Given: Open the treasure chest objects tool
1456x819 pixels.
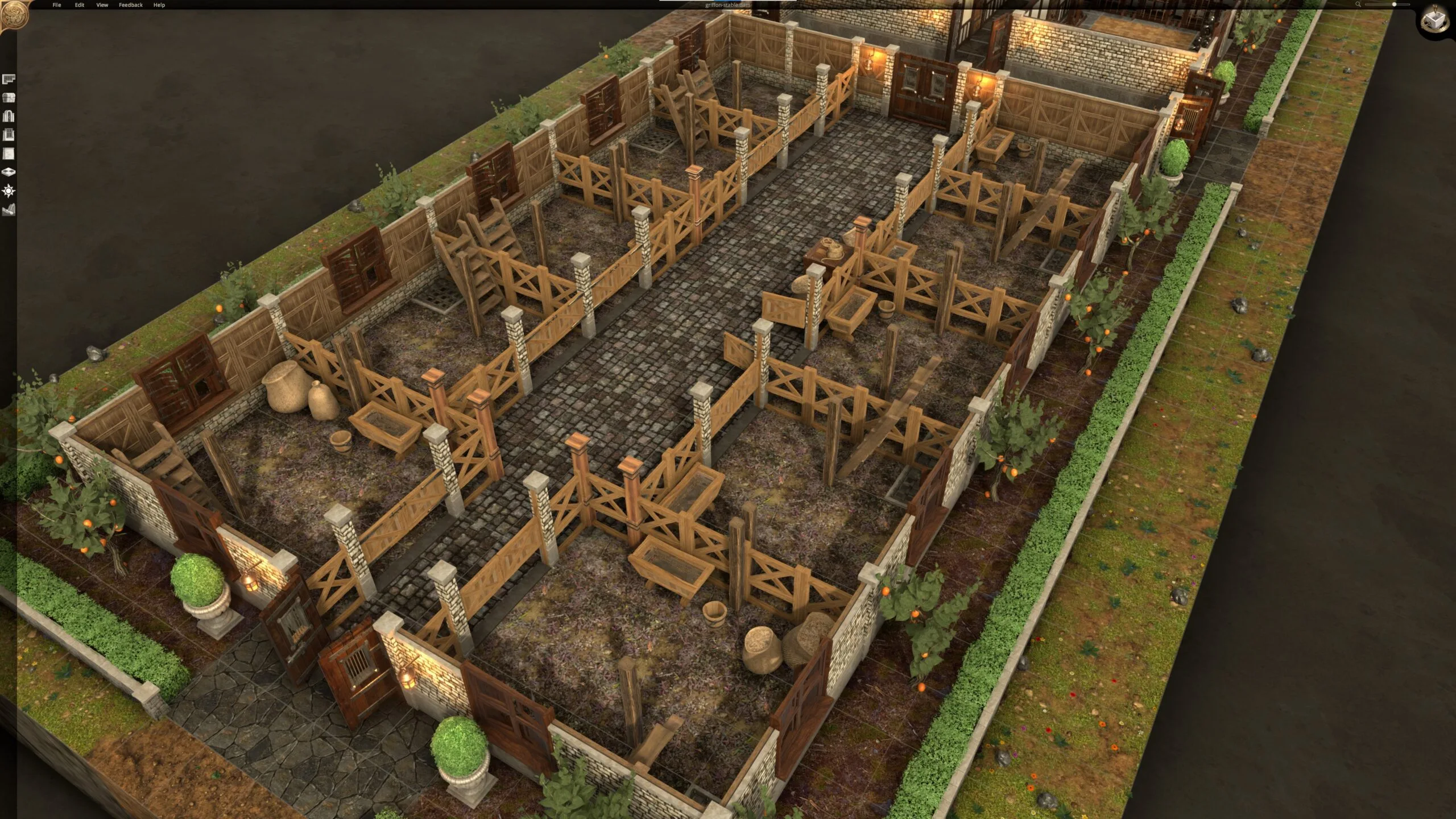Looking at the screenshot, I should click(9, 98).
